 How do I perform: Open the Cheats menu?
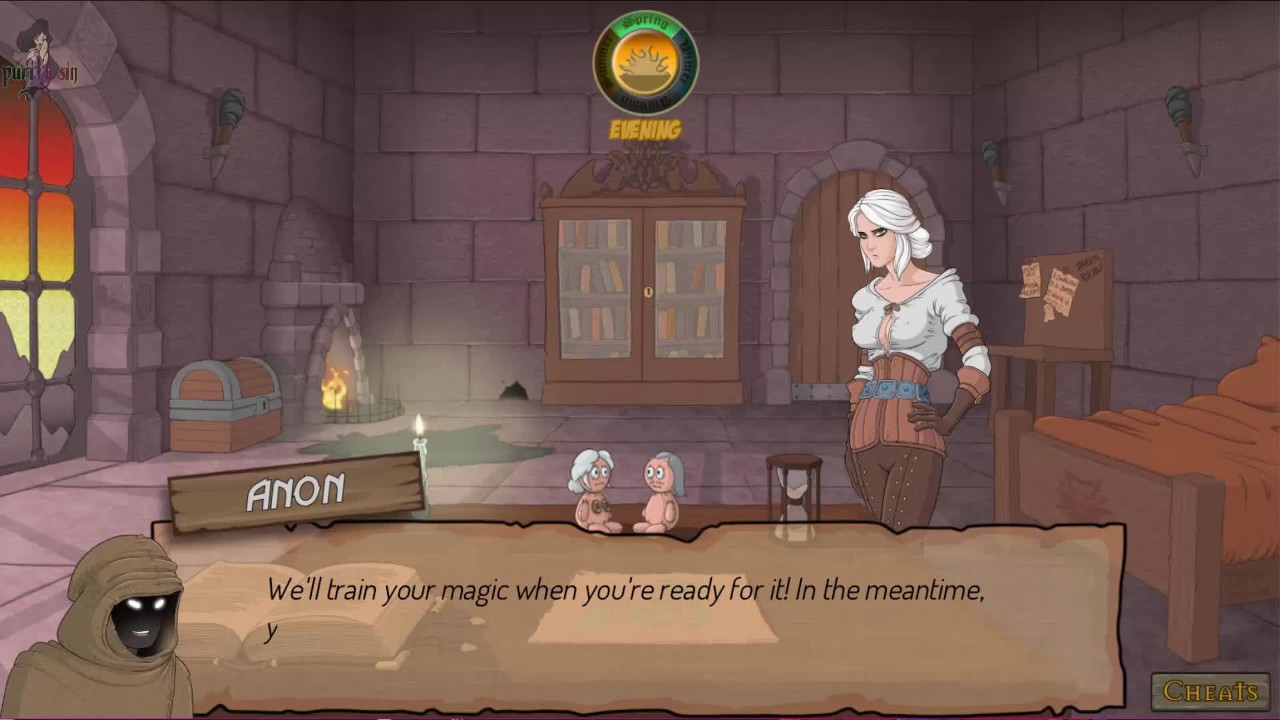click(x=1210, y=691)
